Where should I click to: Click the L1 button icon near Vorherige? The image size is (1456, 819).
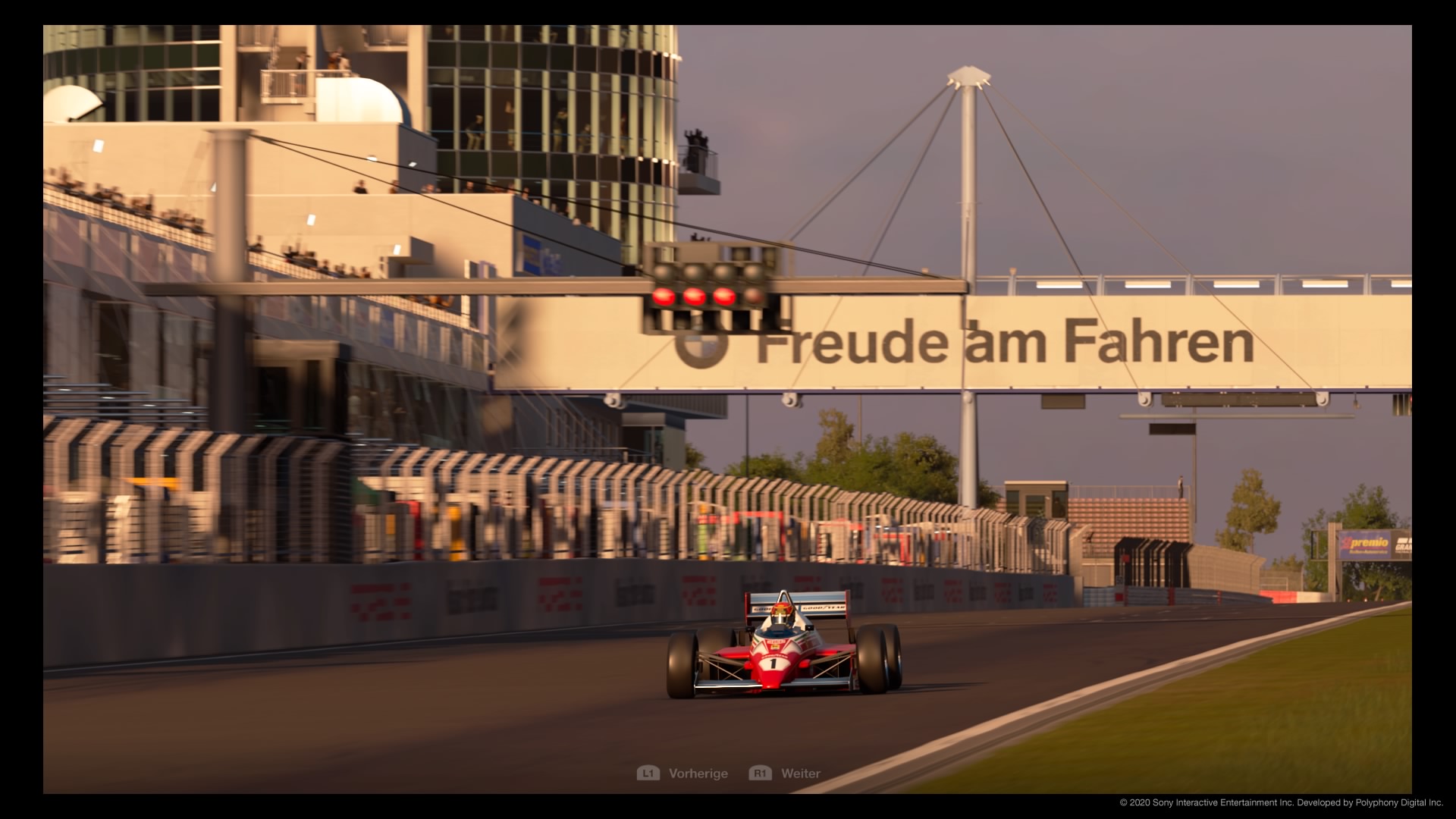coord(650,773)
